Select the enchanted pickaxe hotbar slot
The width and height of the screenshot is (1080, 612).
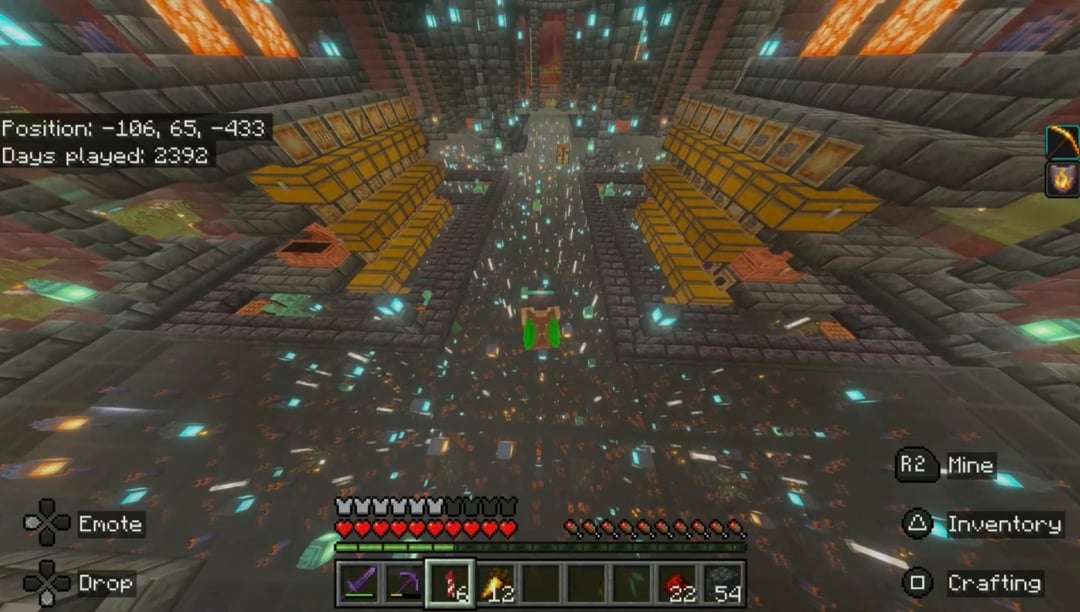[x=403, y=583]
